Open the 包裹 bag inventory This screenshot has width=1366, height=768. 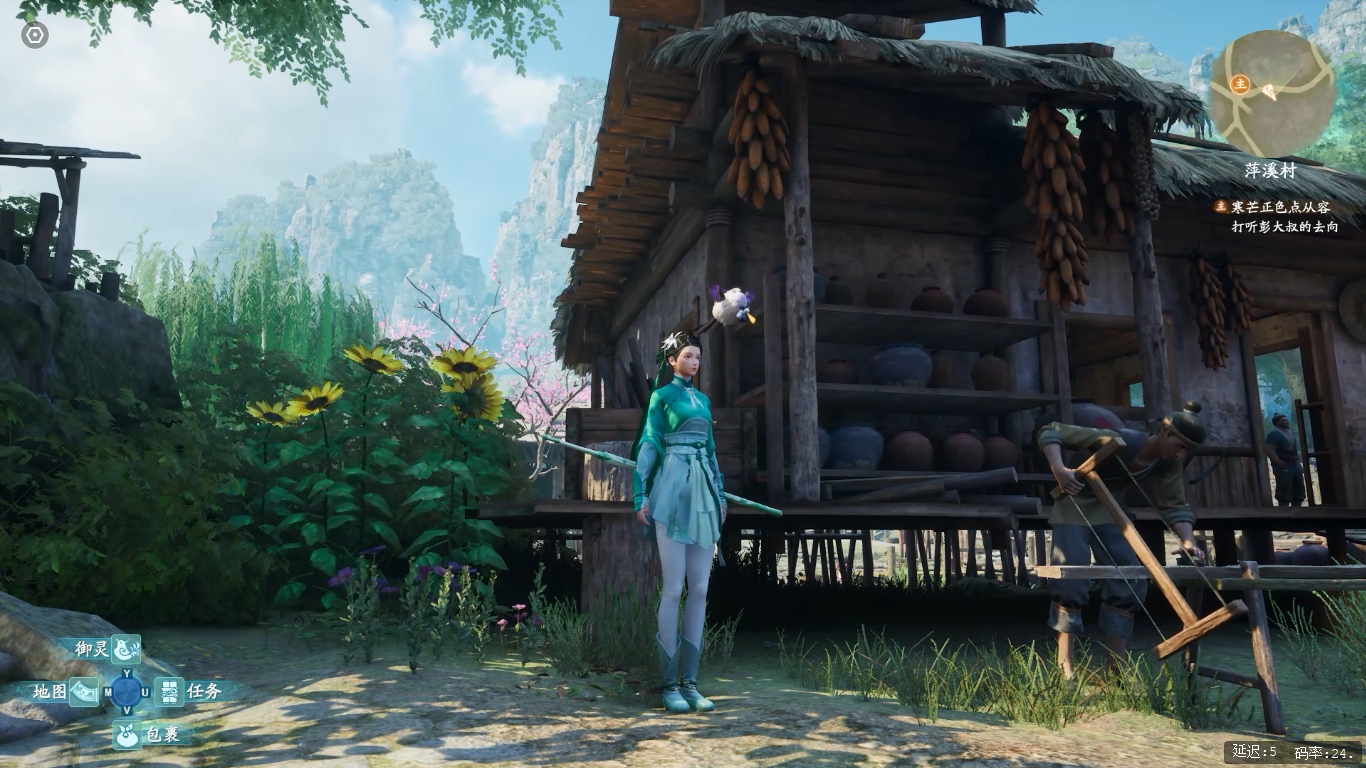126,734
